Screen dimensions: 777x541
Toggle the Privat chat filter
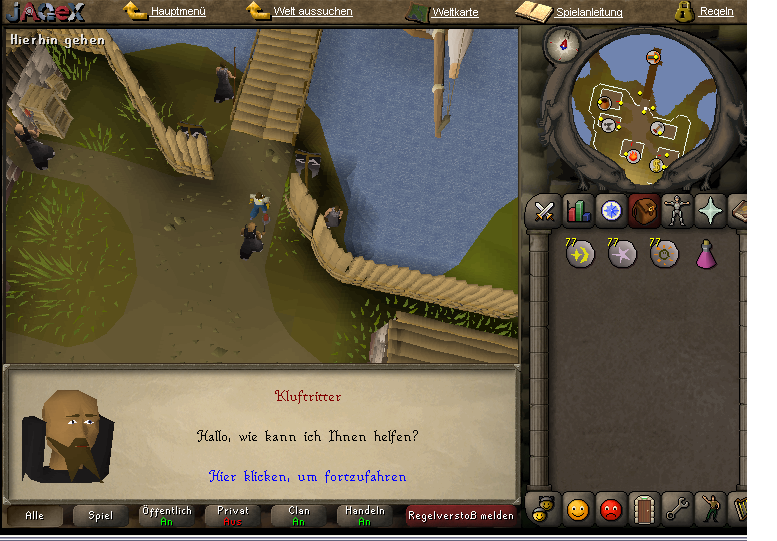pos(233,516)
